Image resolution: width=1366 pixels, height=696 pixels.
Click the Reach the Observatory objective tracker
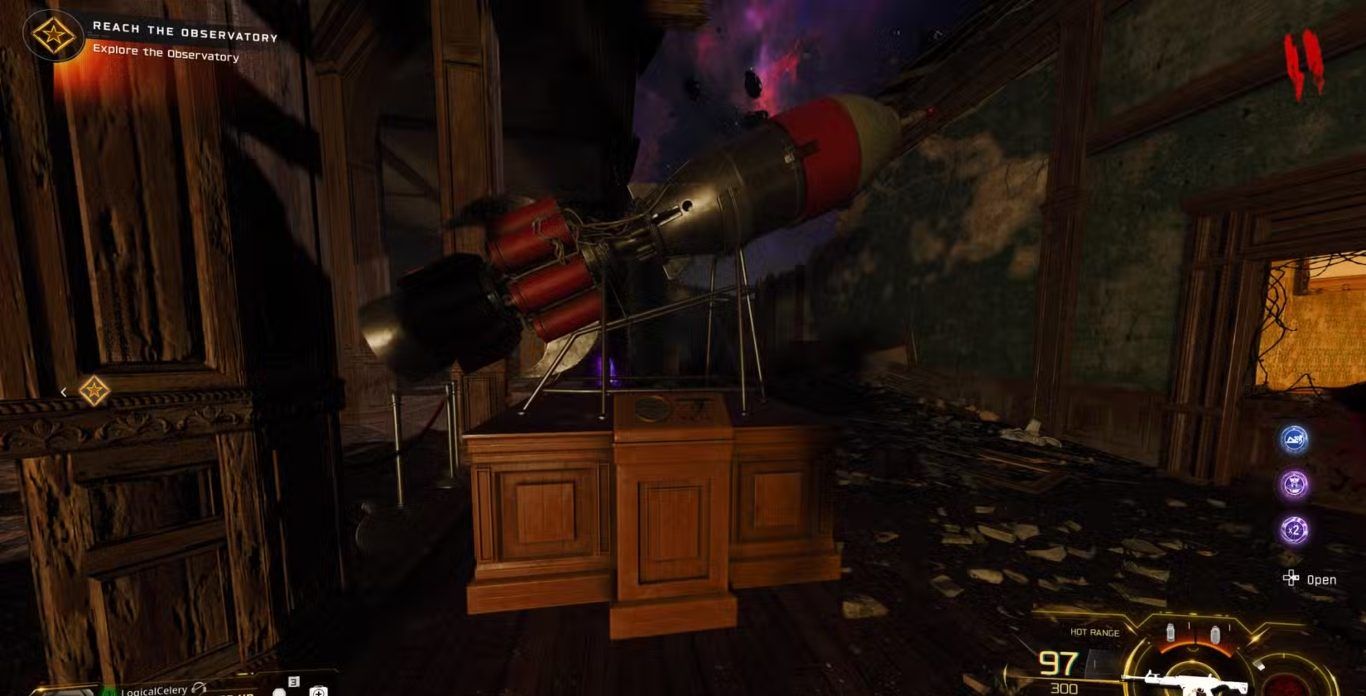[184, 37]
